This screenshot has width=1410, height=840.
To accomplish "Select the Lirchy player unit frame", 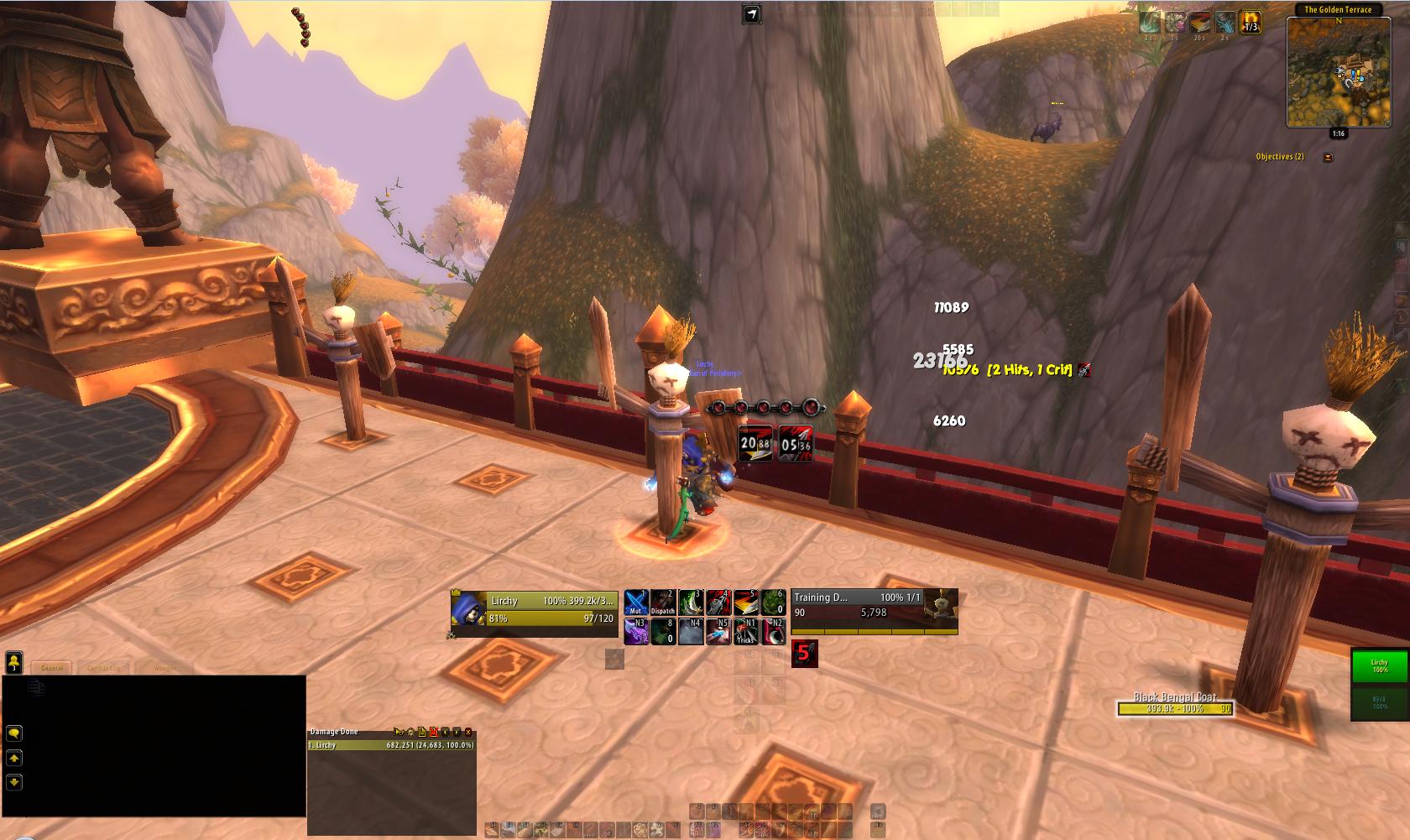I will tap(535, 610).
